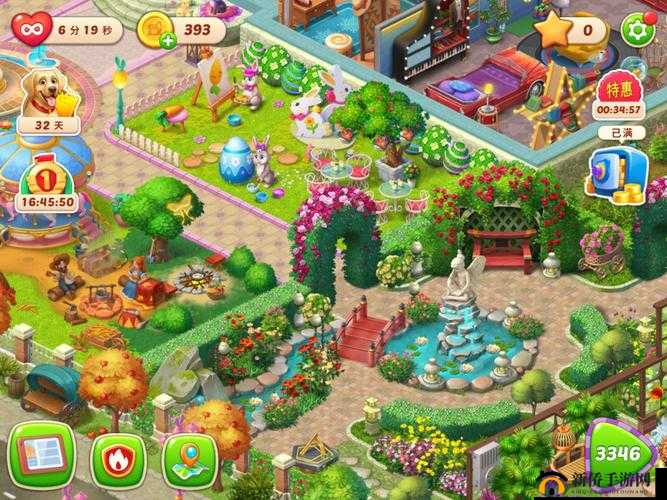Screen dimensions: 667x500
Task: Open the 特惠 special offer
Action: [x=619, y=96]
